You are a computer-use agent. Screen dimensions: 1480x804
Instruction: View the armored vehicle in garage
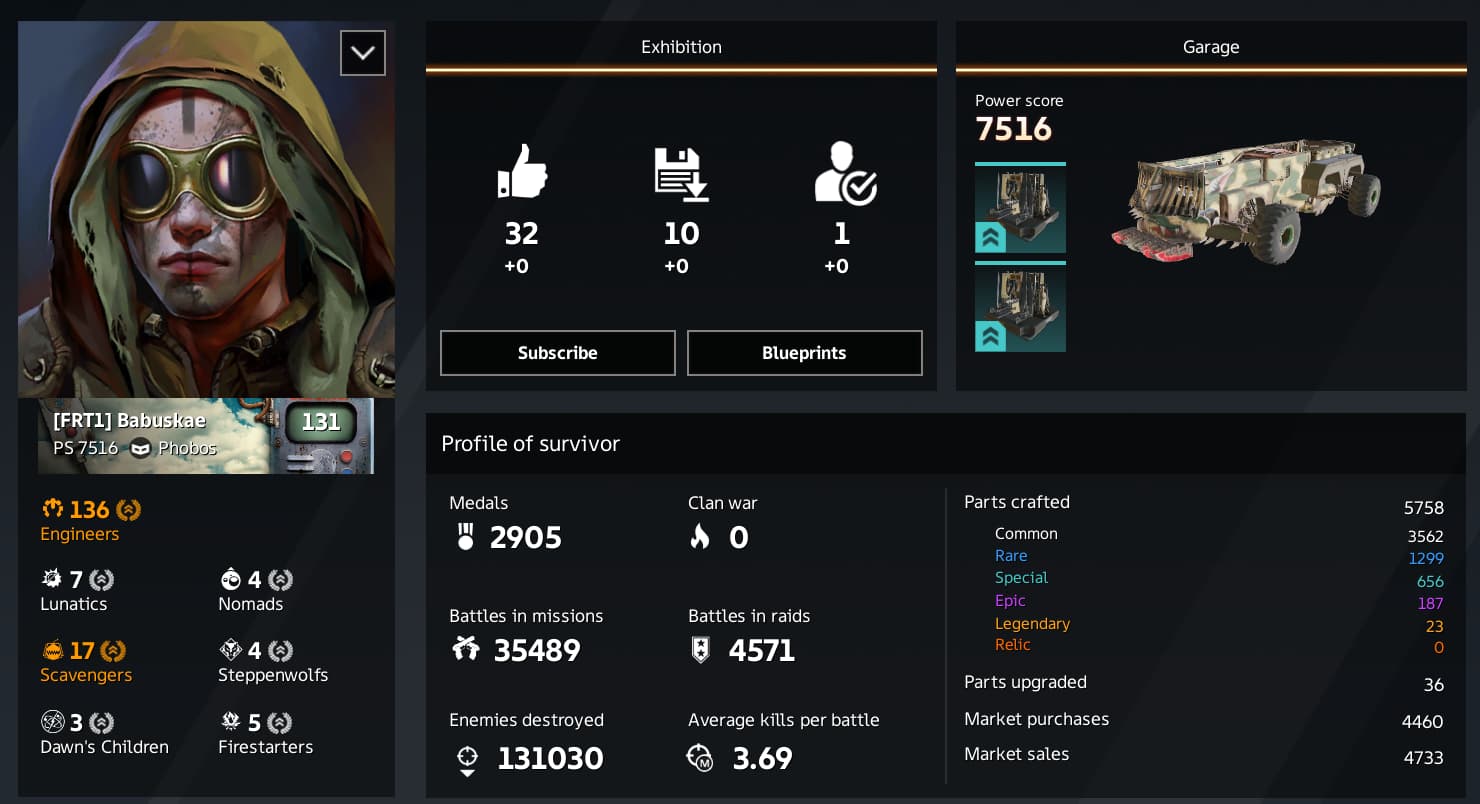click(x=1246, y=200)
